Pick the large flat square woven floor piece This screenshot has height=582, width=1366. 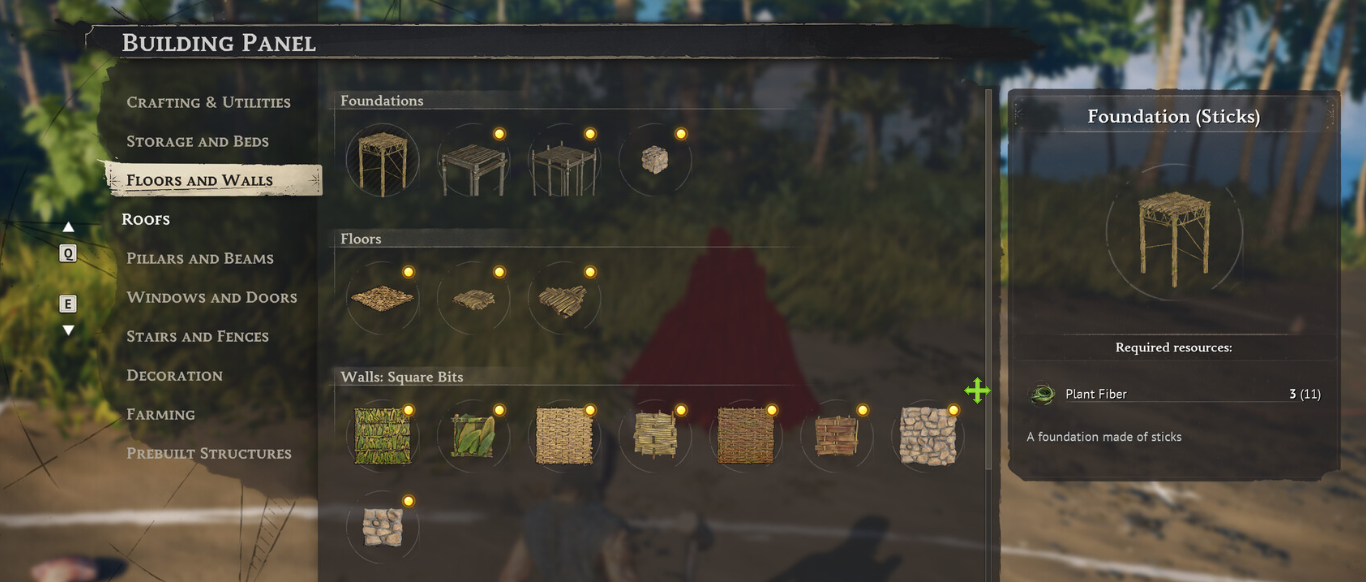pos(382,298)
